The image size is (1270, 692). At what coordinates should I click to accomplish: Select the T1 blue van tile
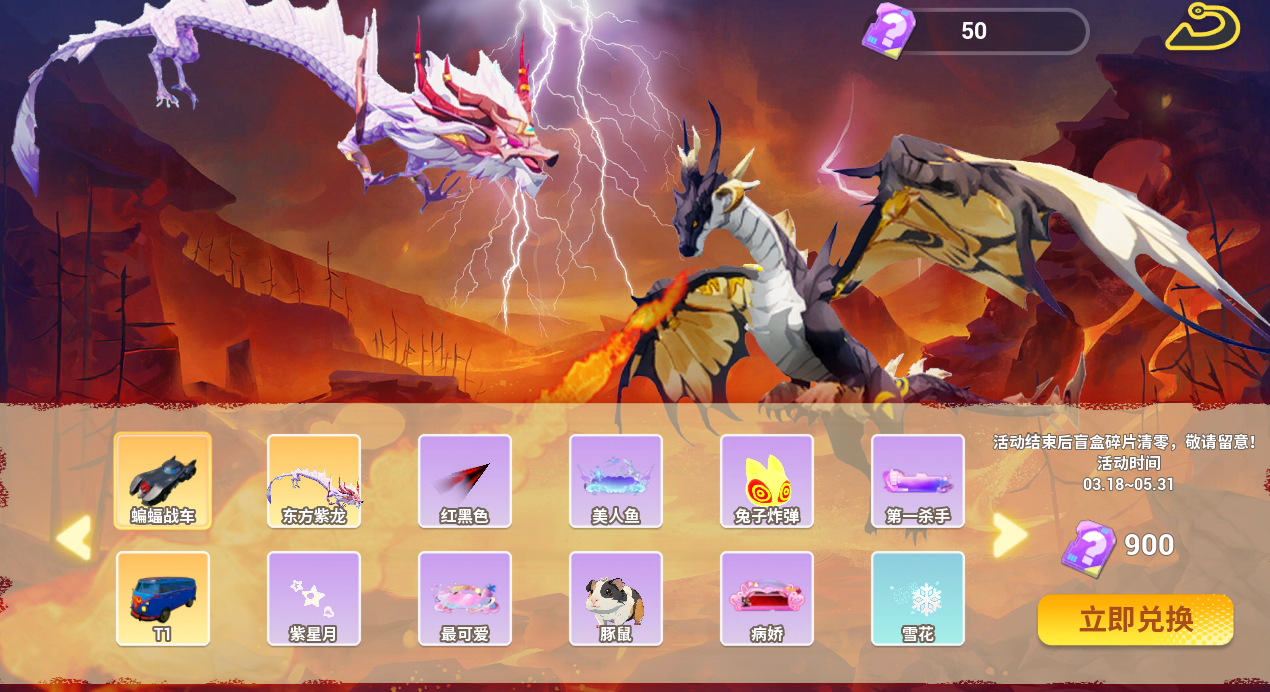163,598
